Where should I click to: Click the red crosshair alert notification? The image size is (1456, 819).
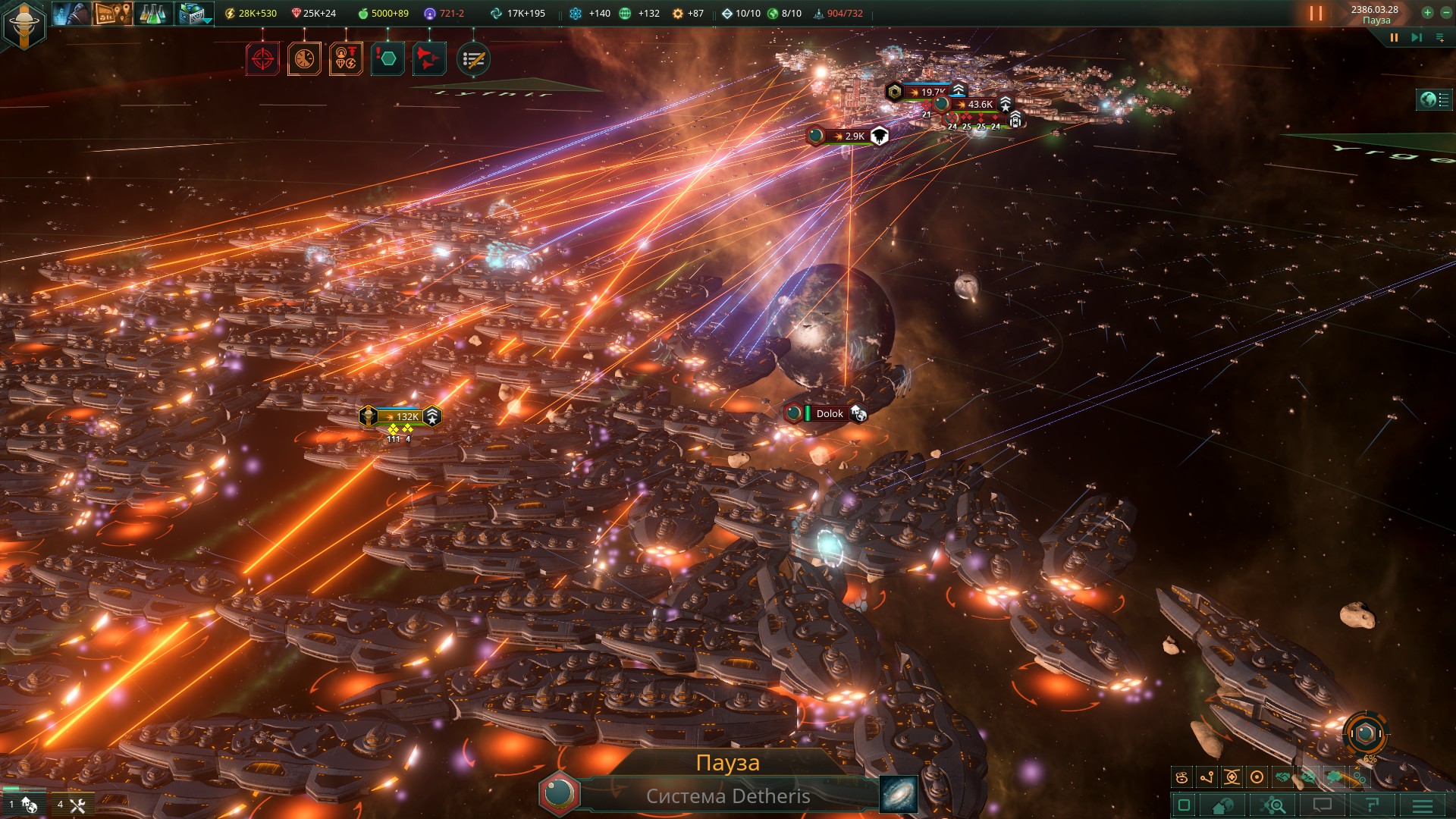point(262,59)
